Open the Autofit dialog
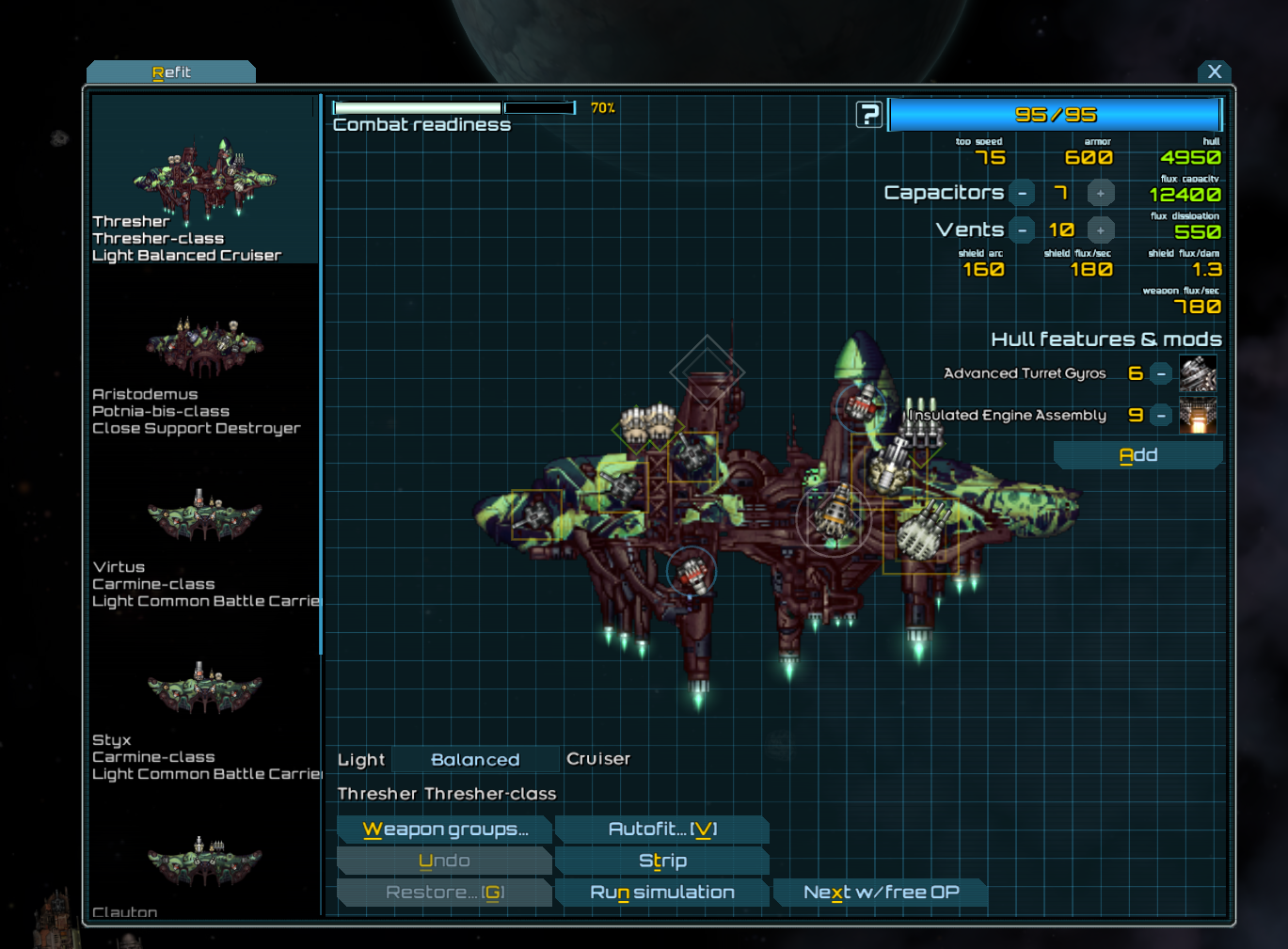The height and width of the screenshot is (949, 1288). pyautogui.click(x=662, y=830)
